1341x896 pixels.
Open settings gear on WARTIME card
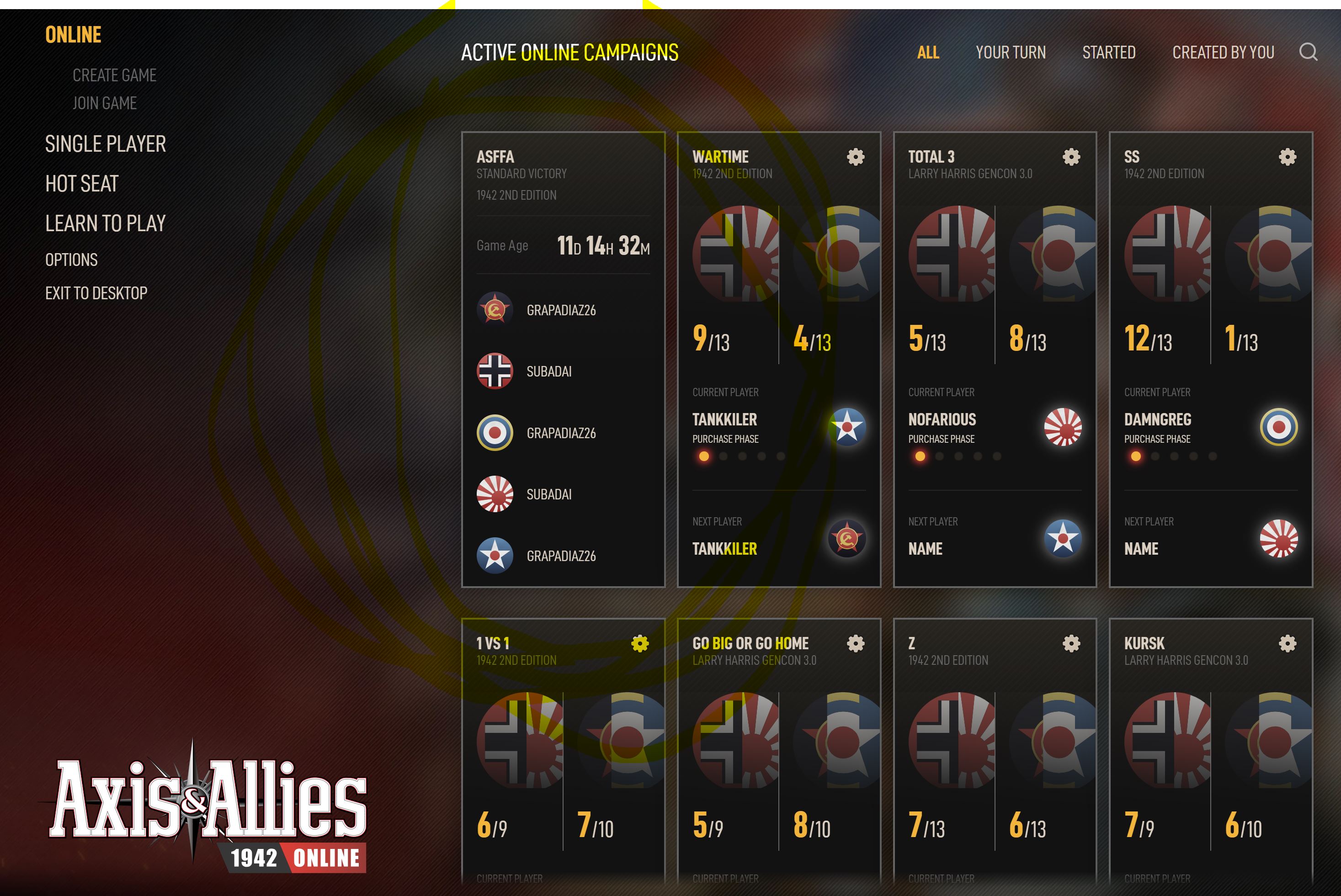click(x=855, y=157)
